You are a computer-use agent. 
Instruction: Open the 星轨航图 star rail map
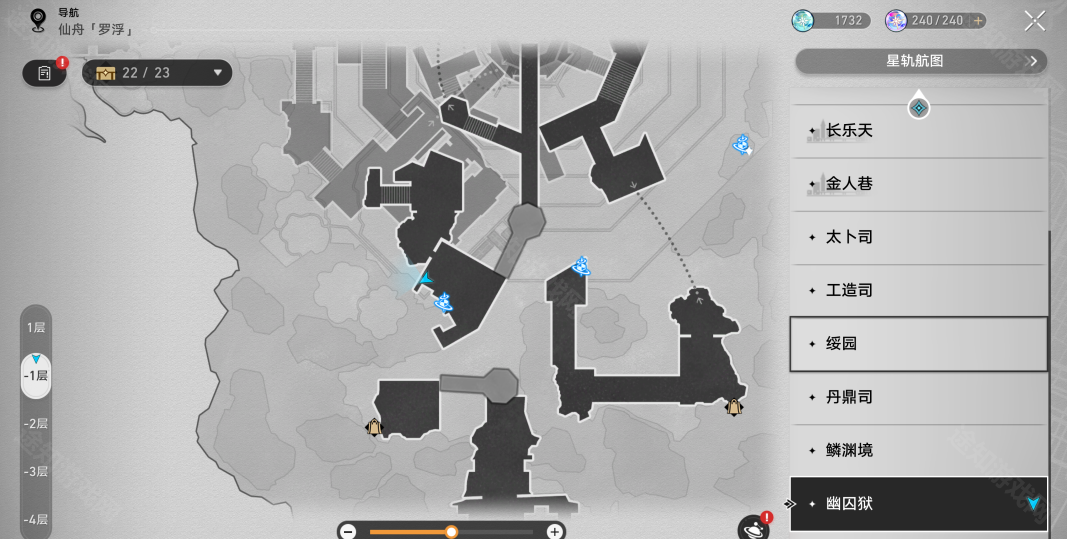(x=920, y=62)
